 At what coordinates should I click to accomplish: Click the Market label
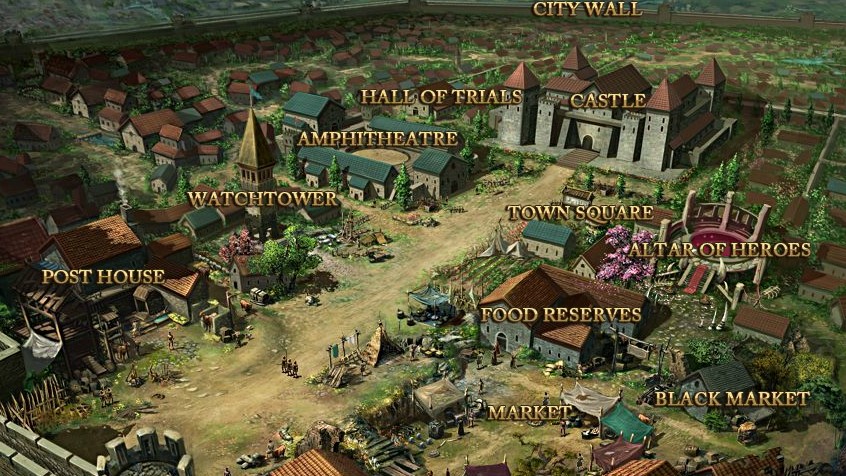(529, 412)
